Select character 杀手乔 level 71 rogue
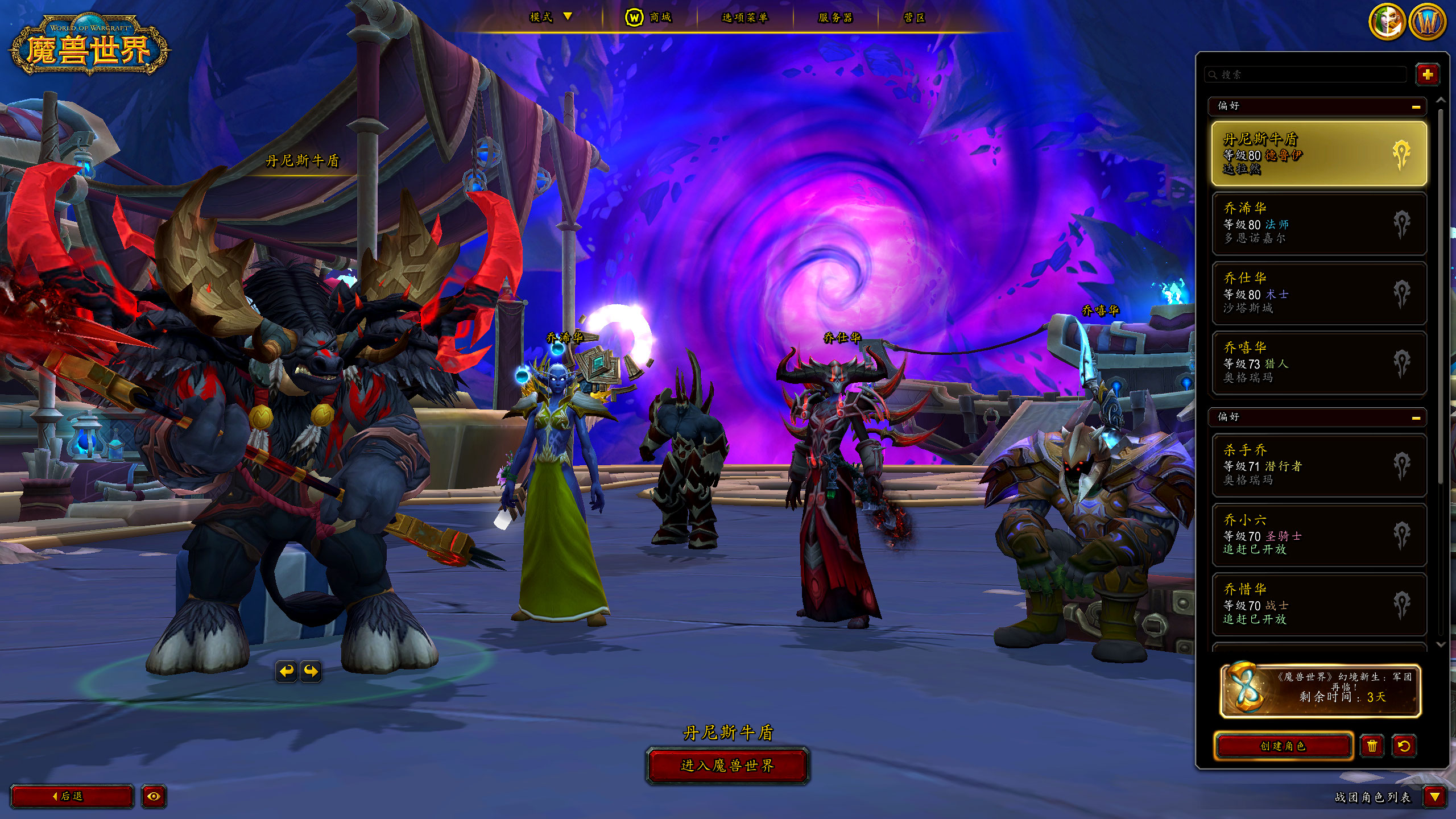This screenshot has width=1456, height=819. pos(1318,465)
